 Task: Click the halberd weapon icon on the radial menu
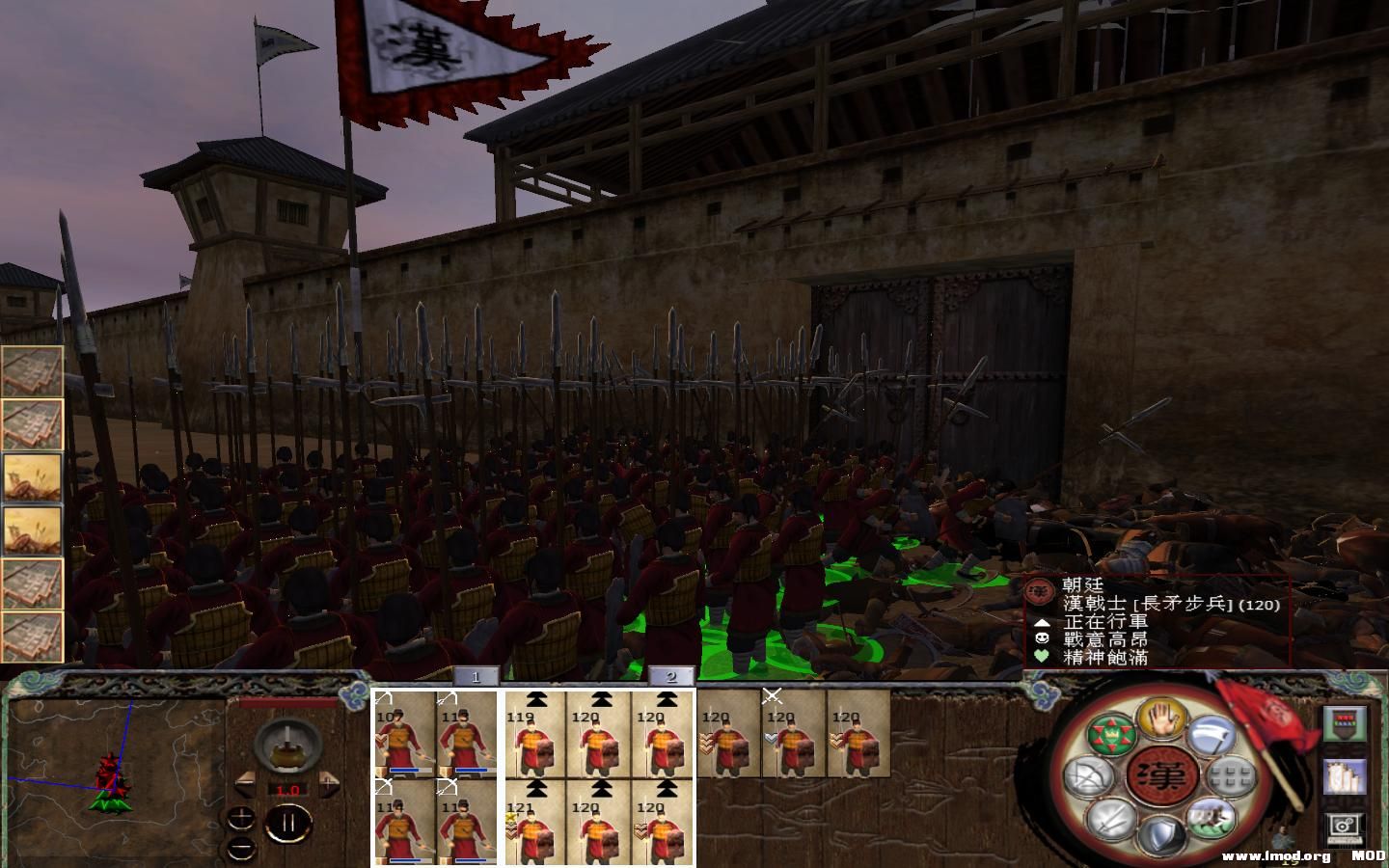[1212, 734]
